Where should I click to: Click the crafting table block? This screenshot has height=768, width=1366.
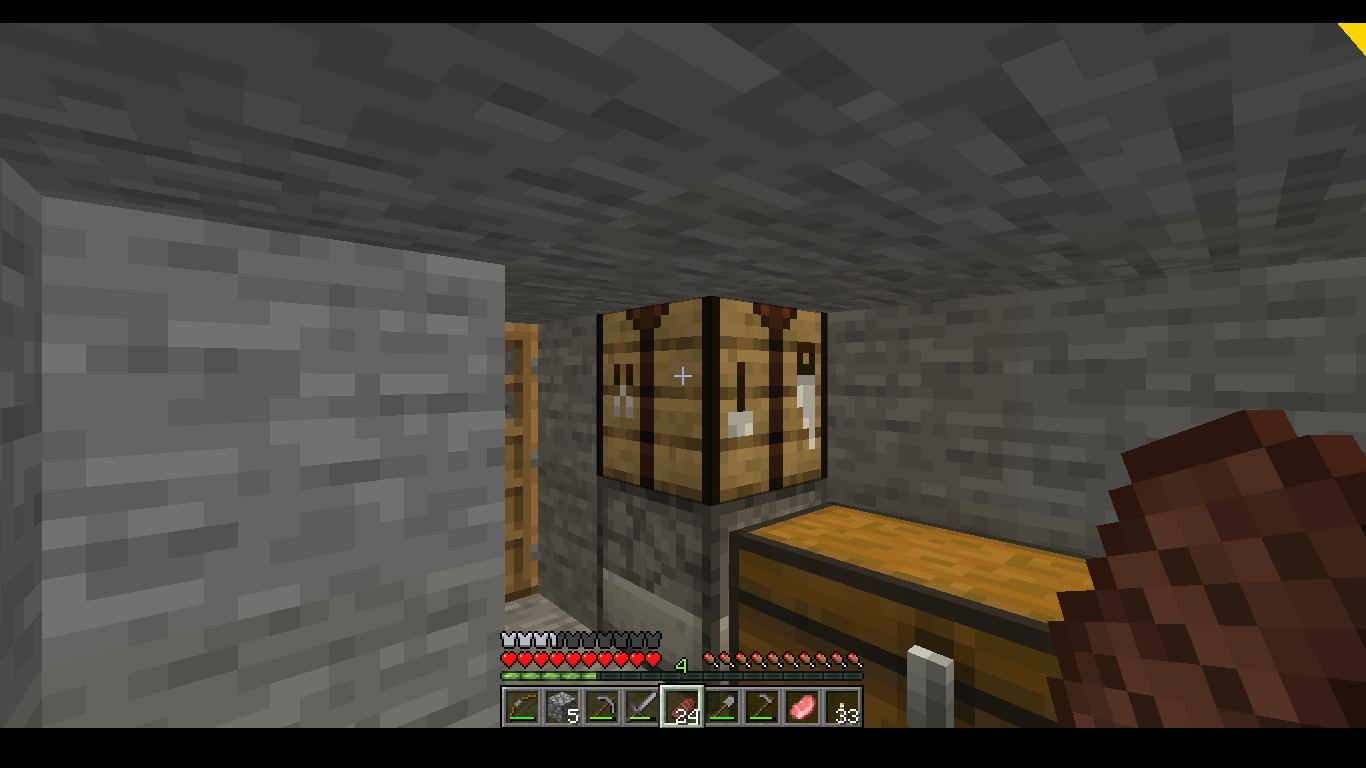[x=710, y=395]
